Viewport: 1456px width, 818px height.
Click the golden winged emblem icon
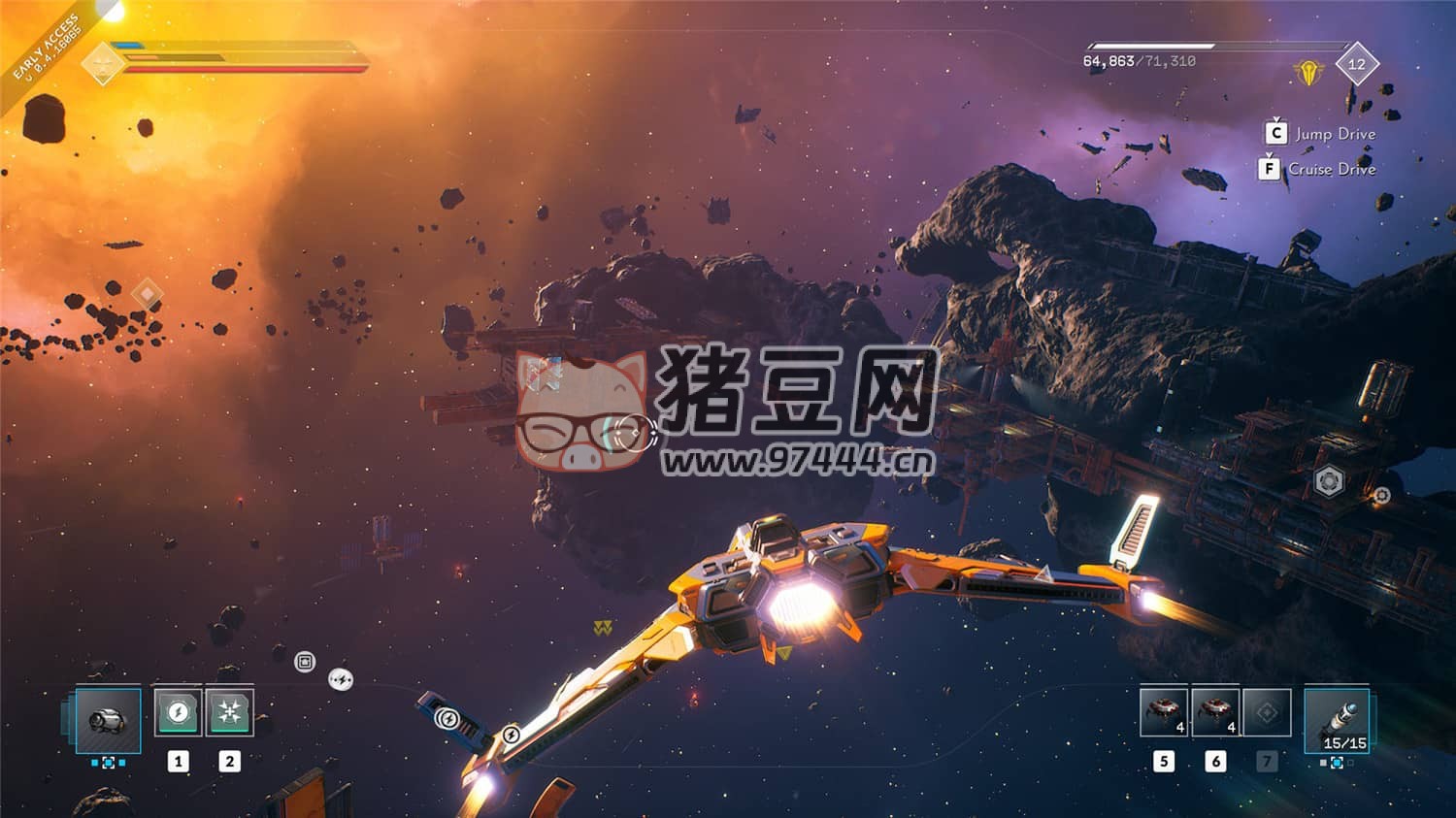[x=1309, y=73]
